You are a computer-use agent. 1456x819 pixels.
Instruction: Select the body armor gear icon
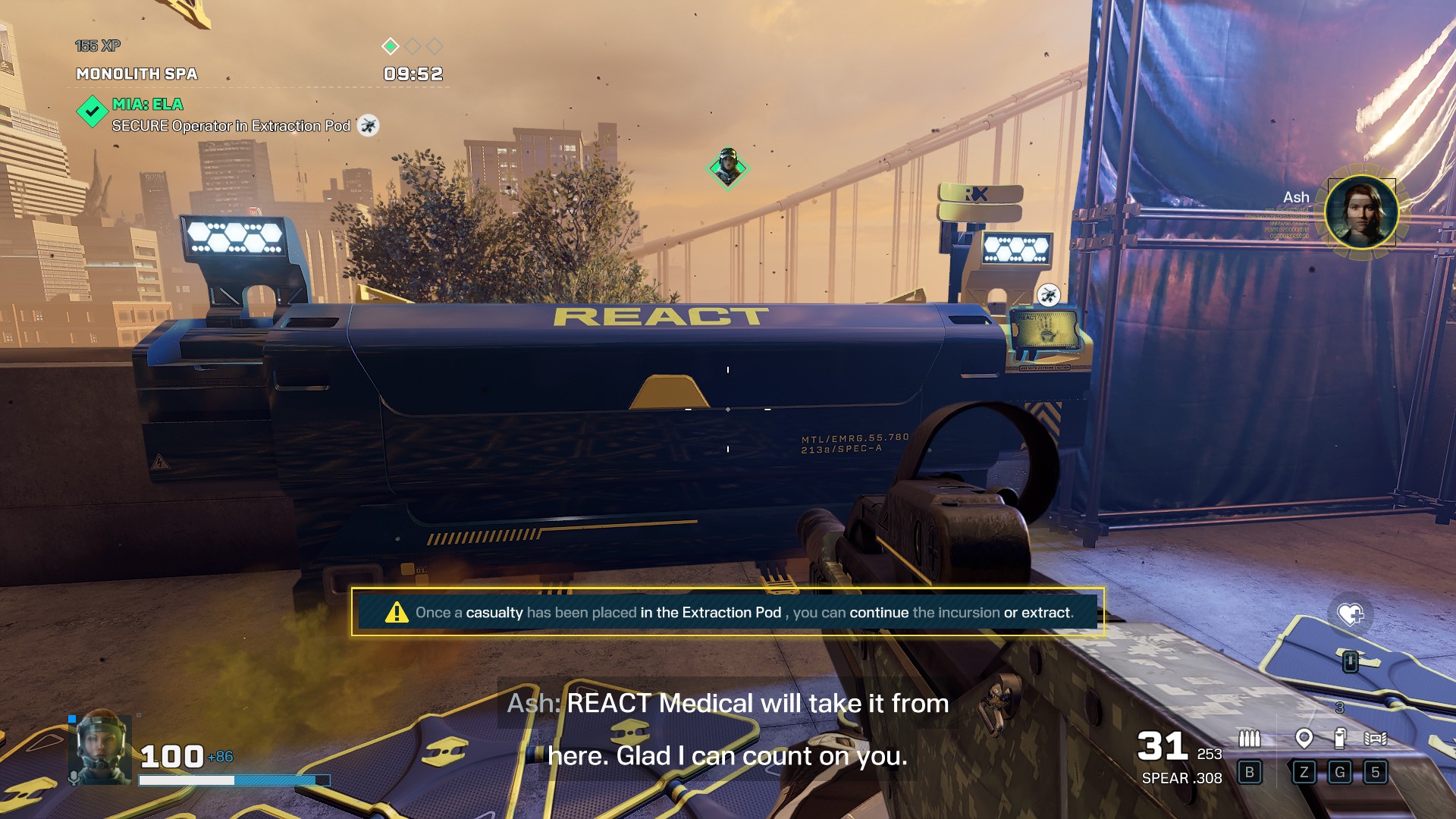[x=1375, y=738]
